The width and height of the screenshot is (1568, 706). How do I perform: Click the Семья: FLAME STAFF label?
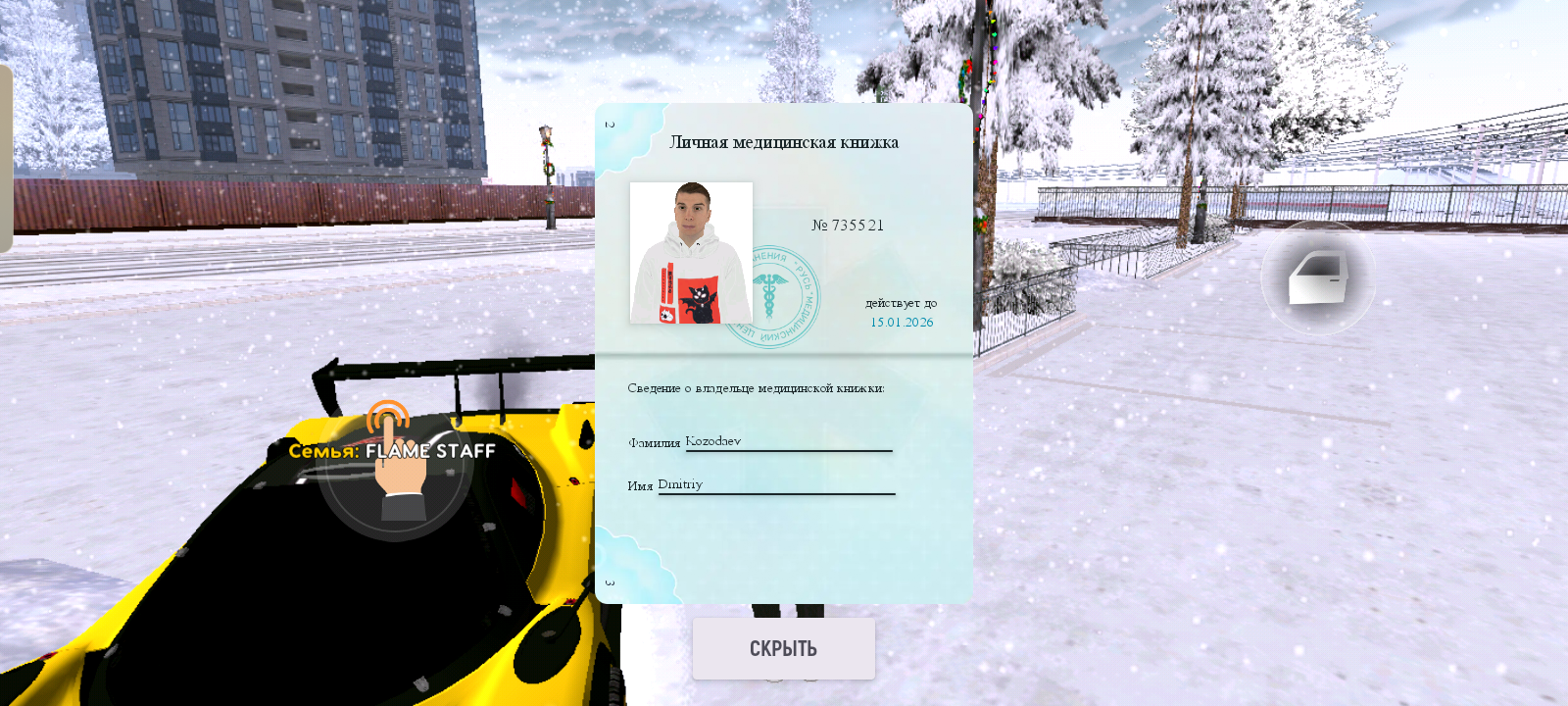coord(391,451)
